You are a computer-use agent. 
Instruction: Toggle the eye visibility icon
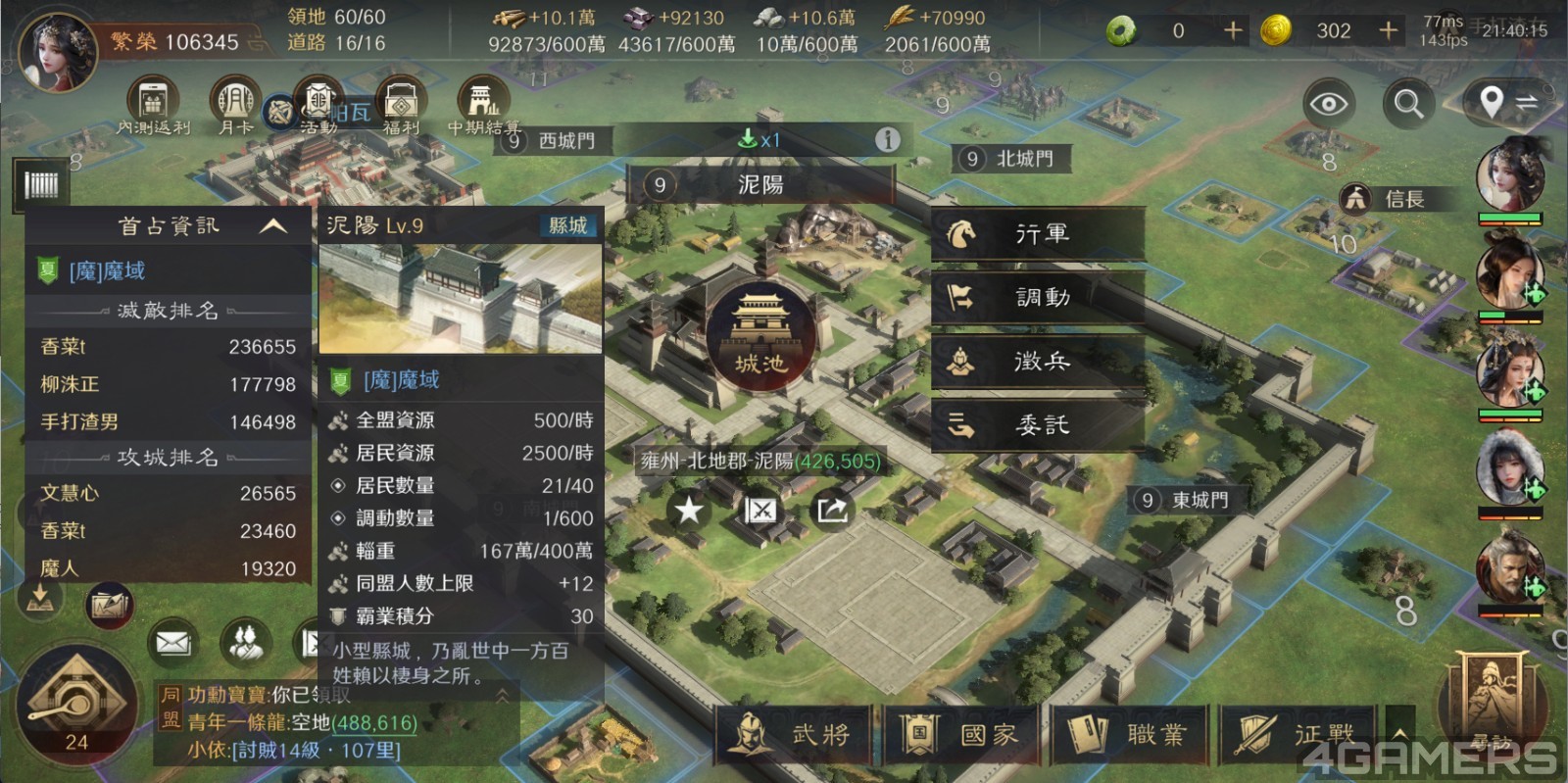tap(1329, 103)
